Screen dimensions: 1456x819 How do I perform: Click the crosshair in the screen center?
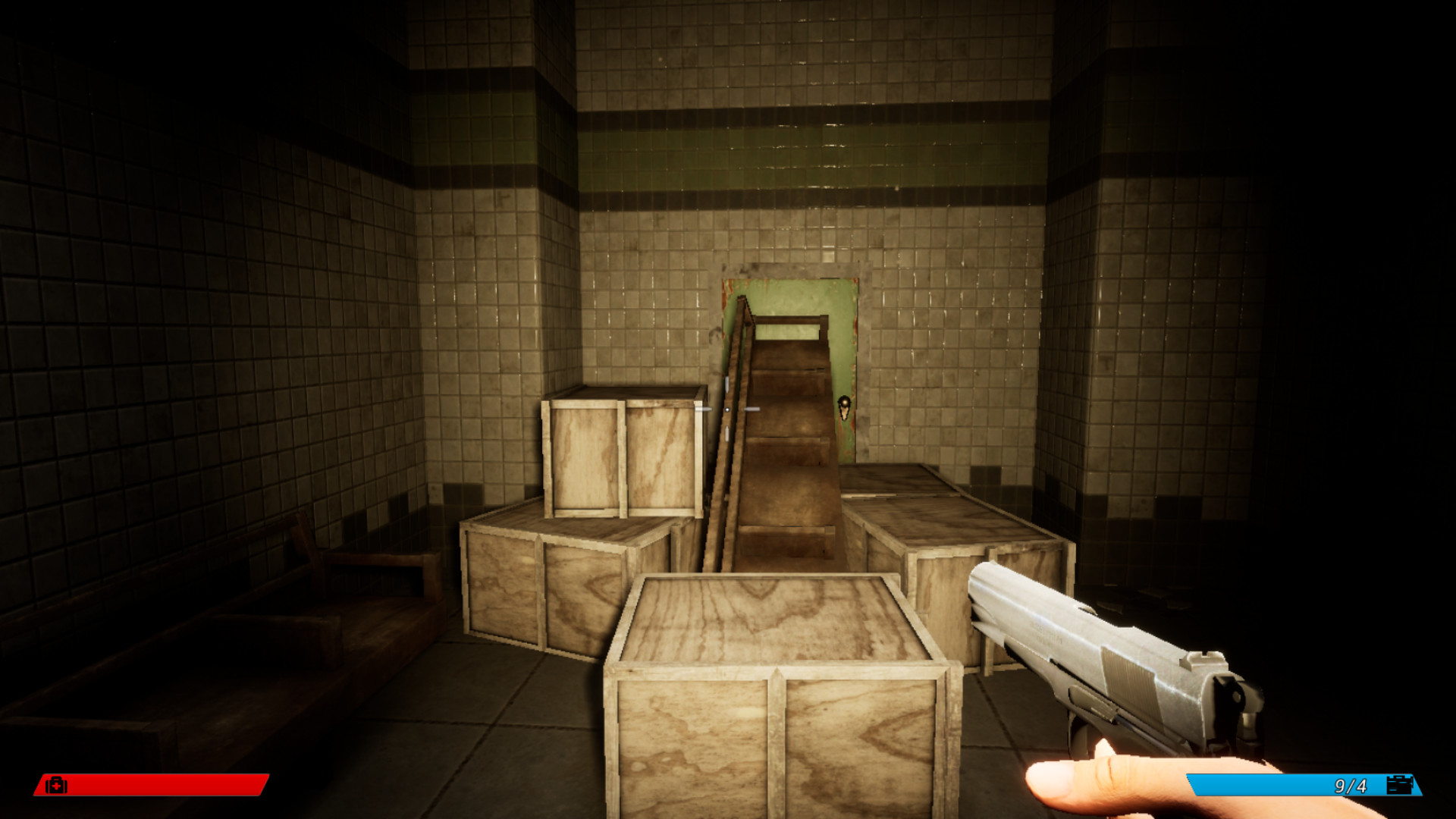click(x=727, y=409)
